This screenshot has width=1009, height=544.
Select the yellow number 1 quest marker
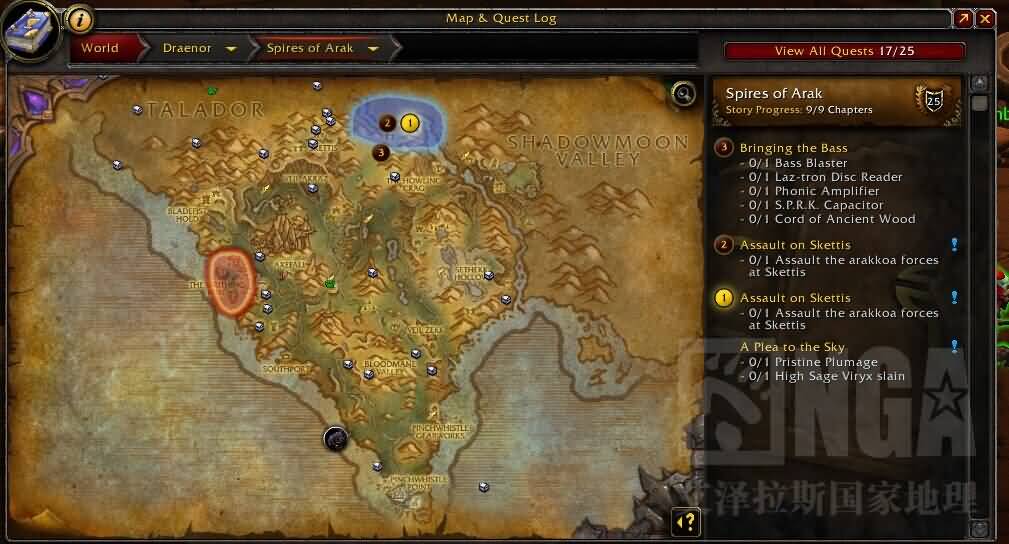pos(409,123)
